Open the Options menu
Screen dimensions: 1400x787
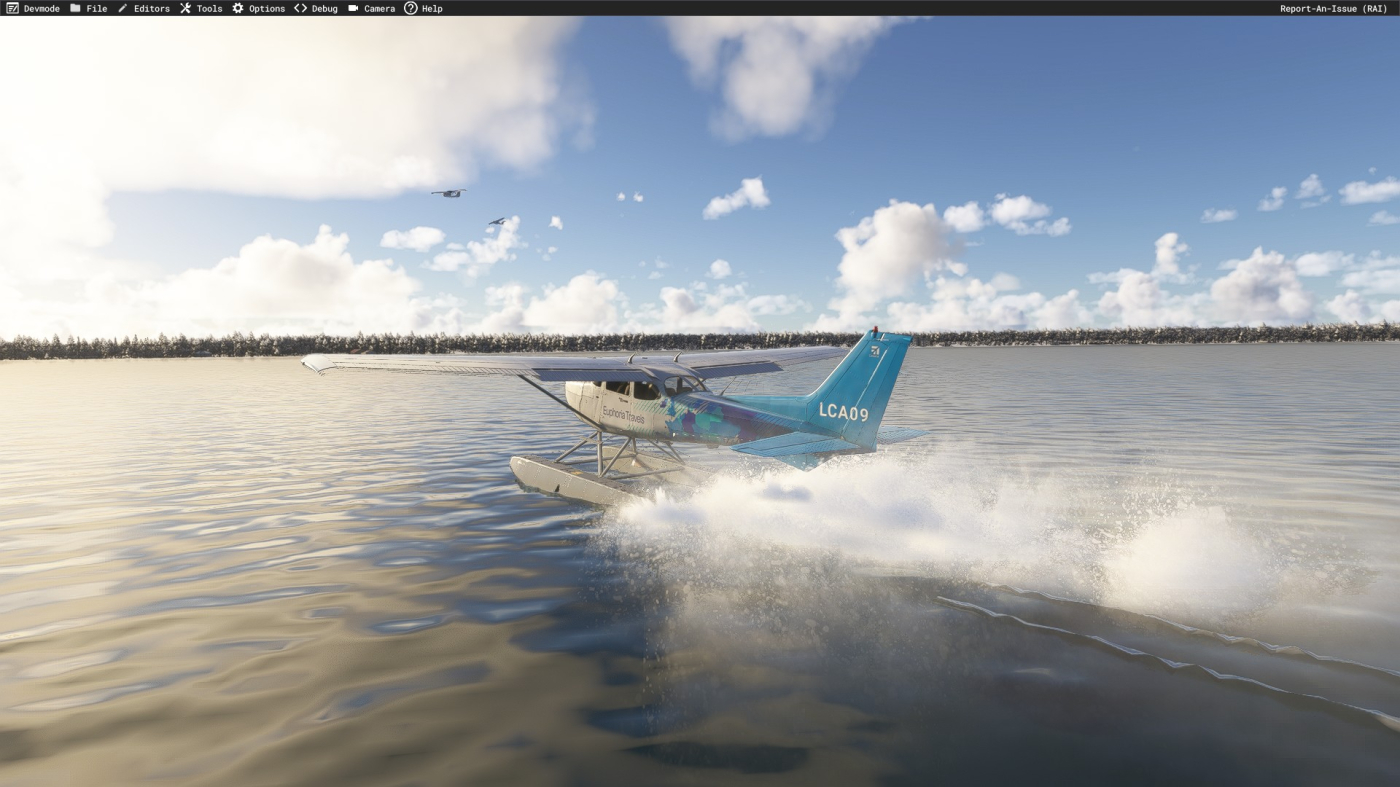(259, 8)
